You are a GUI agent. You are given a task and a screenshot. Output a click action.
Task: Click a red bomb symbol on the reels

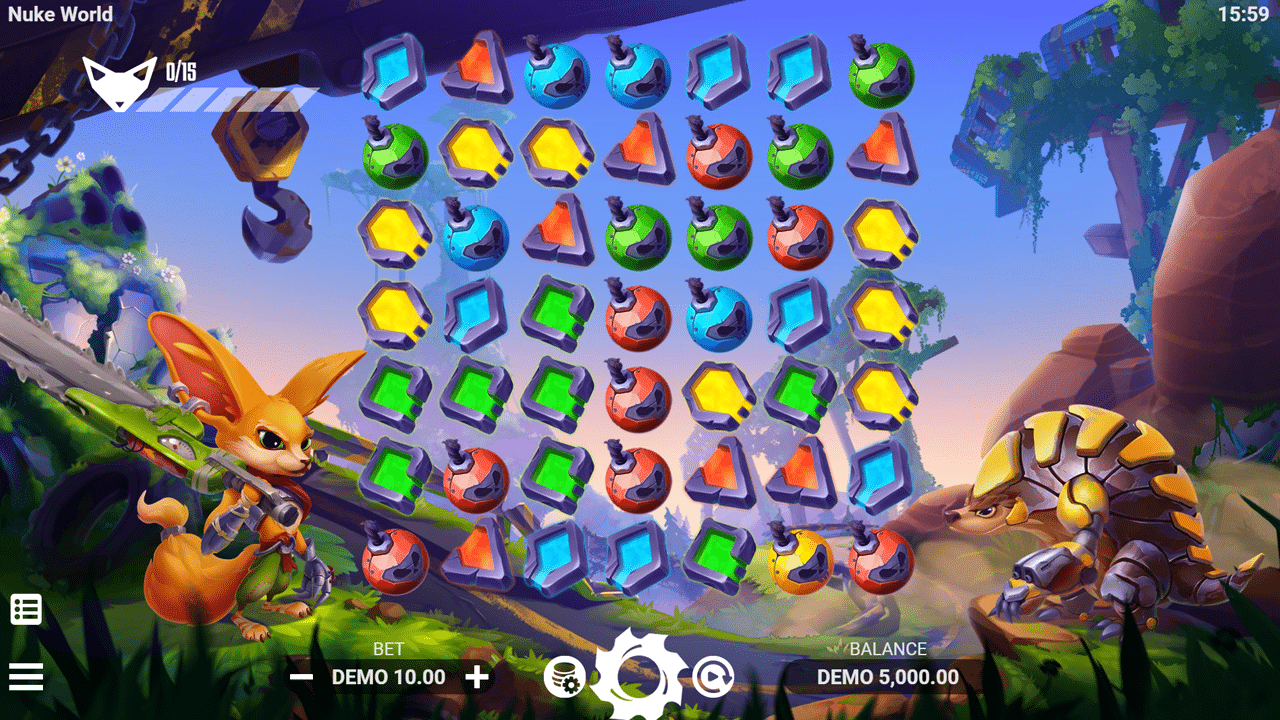pyautogui.click(x=720, y=158)
